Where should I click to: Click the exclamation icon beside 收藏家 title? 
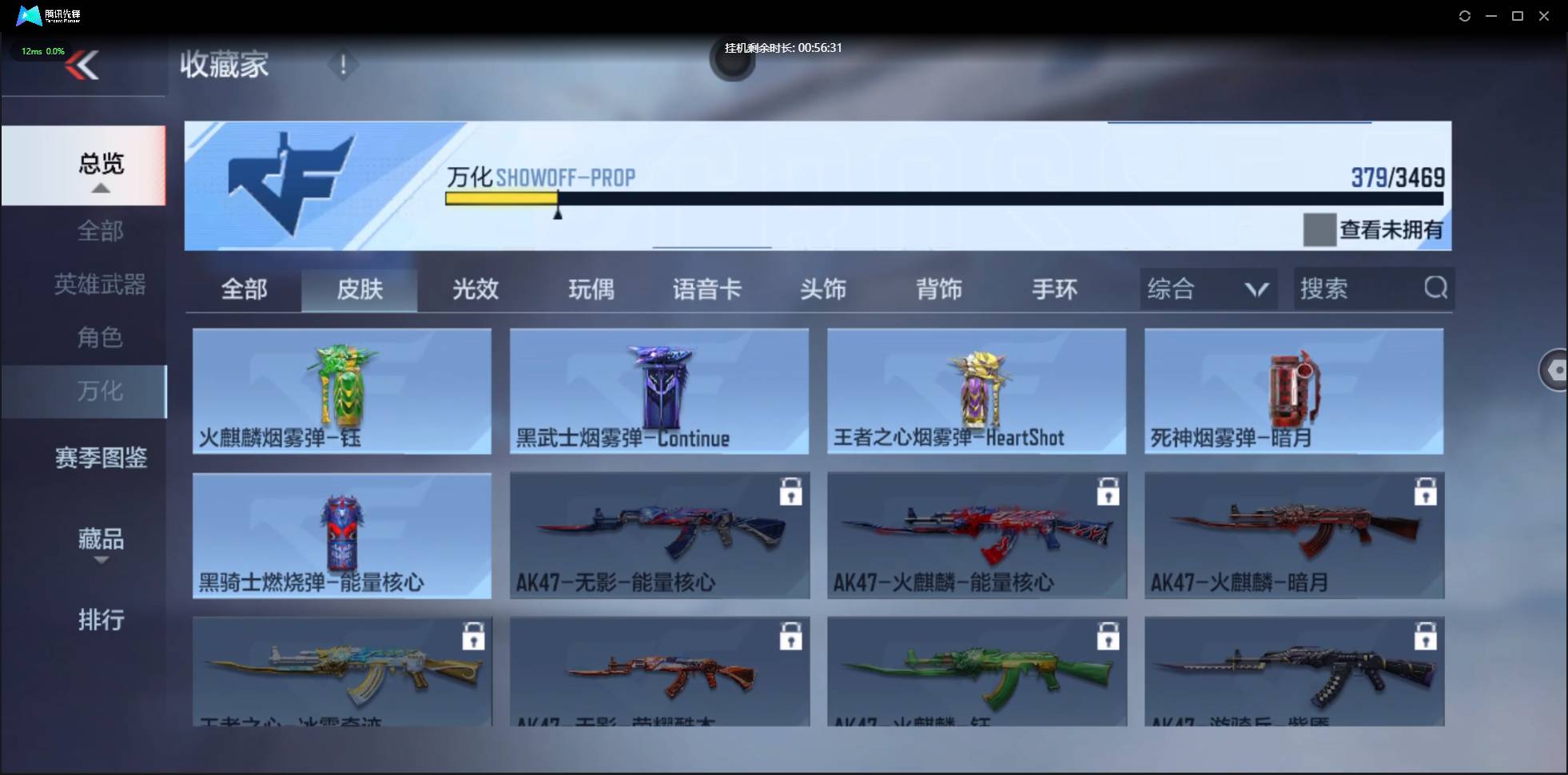pyautogui.click(x=343, y=65)
